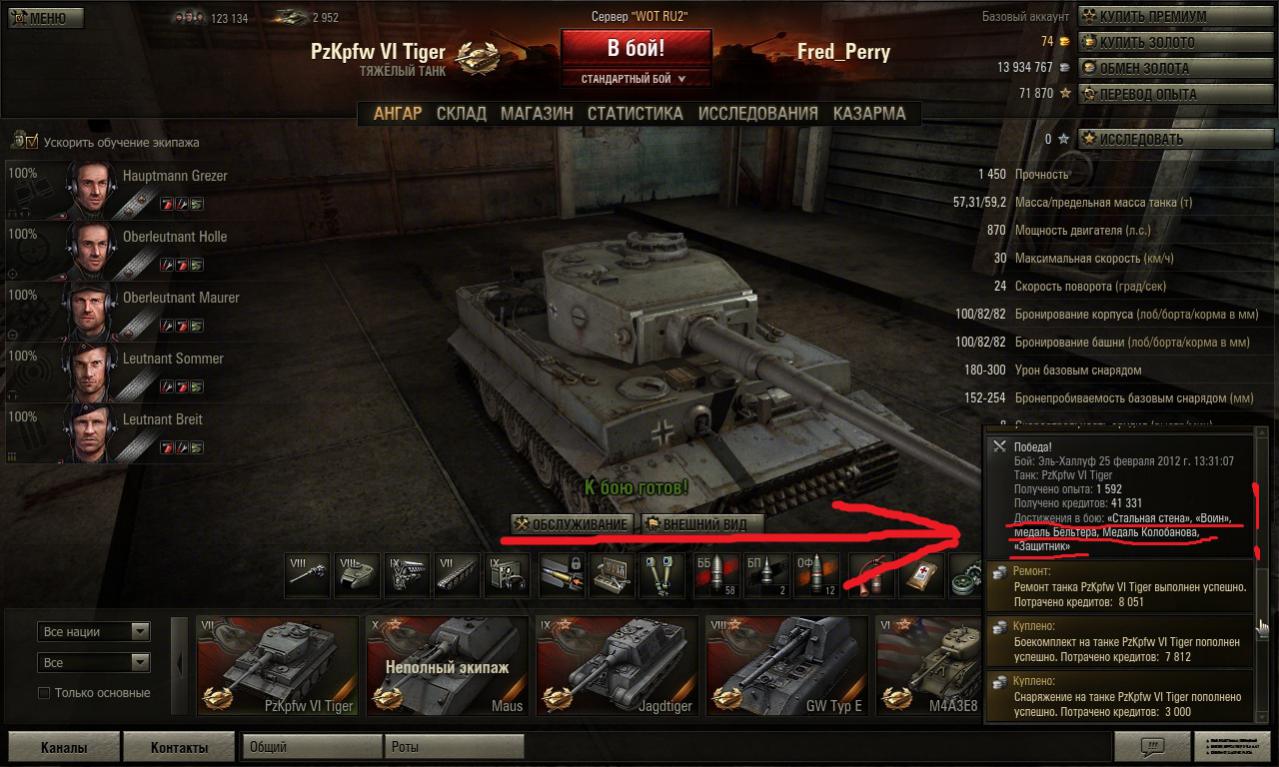Click Купить премиум button
This screenshot has height=767, width=1279.
click(x=1160, y=17)
